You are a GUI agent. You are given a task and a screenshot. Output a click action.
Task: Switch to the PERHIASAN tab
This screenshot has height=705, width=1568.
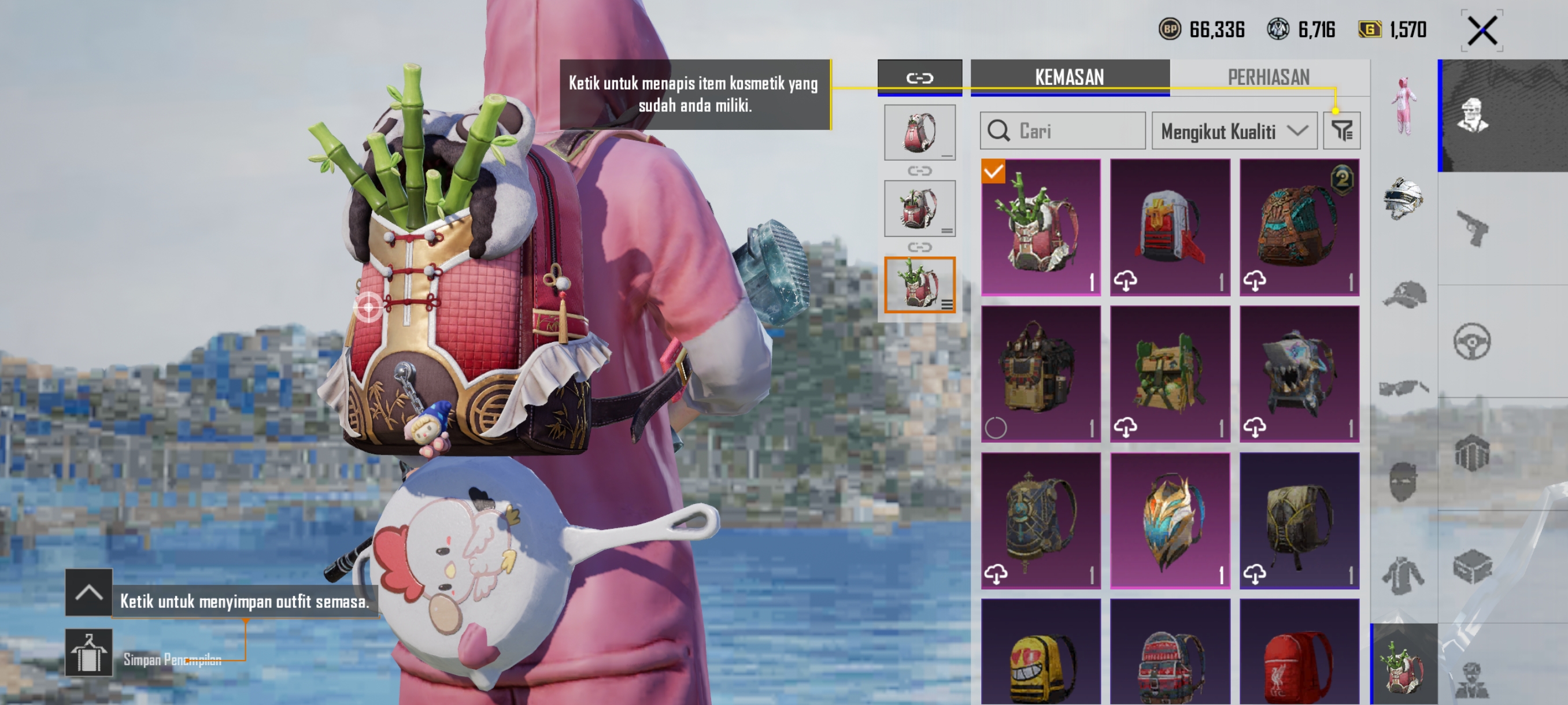[x=1268, y=77]
